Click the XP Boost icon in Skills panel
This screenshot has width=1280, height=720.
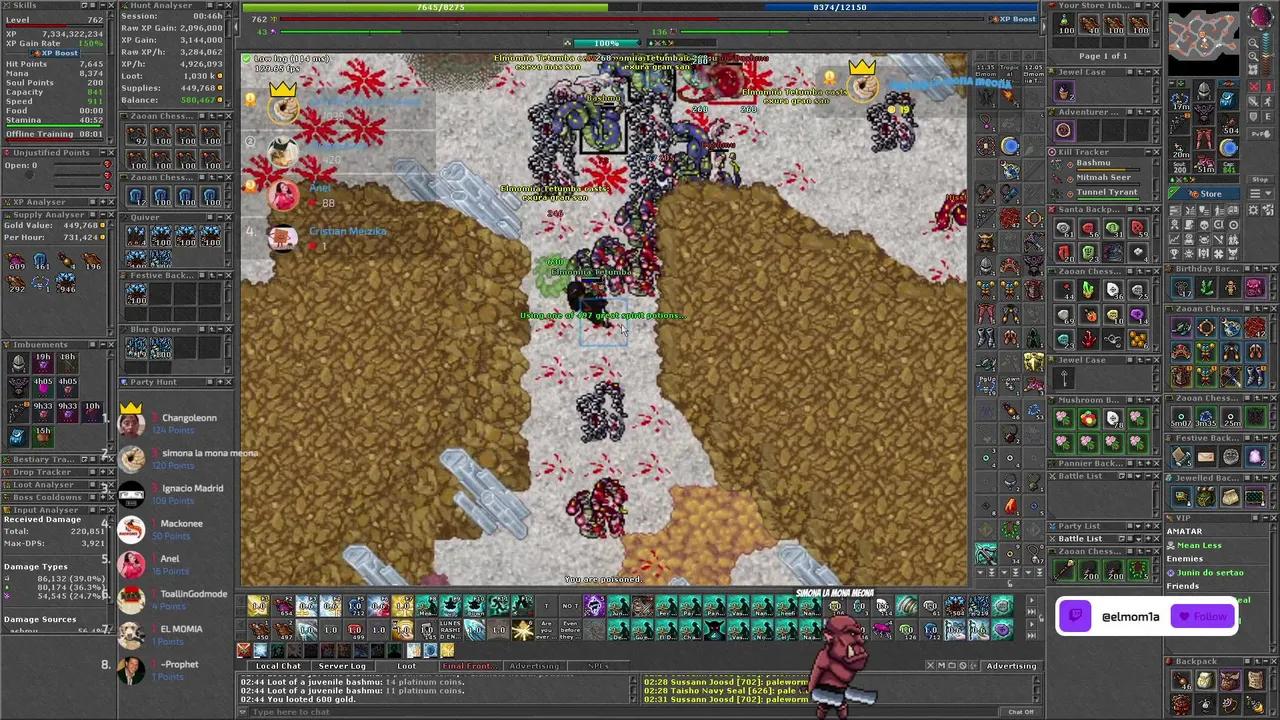[x=37, y=53]
